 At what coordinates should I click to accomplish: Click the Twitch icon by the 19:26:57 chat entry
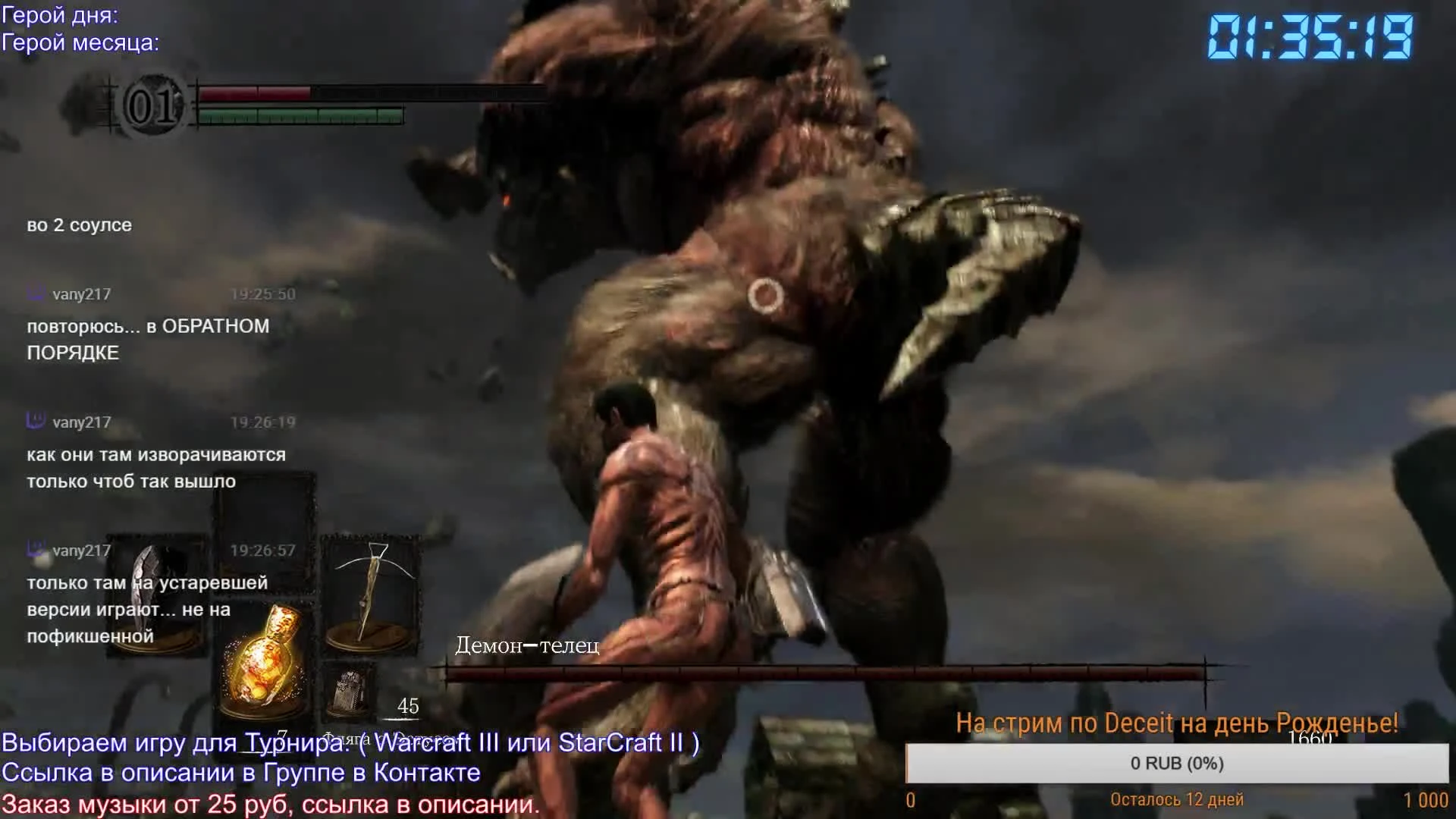[x=33, y=550]
